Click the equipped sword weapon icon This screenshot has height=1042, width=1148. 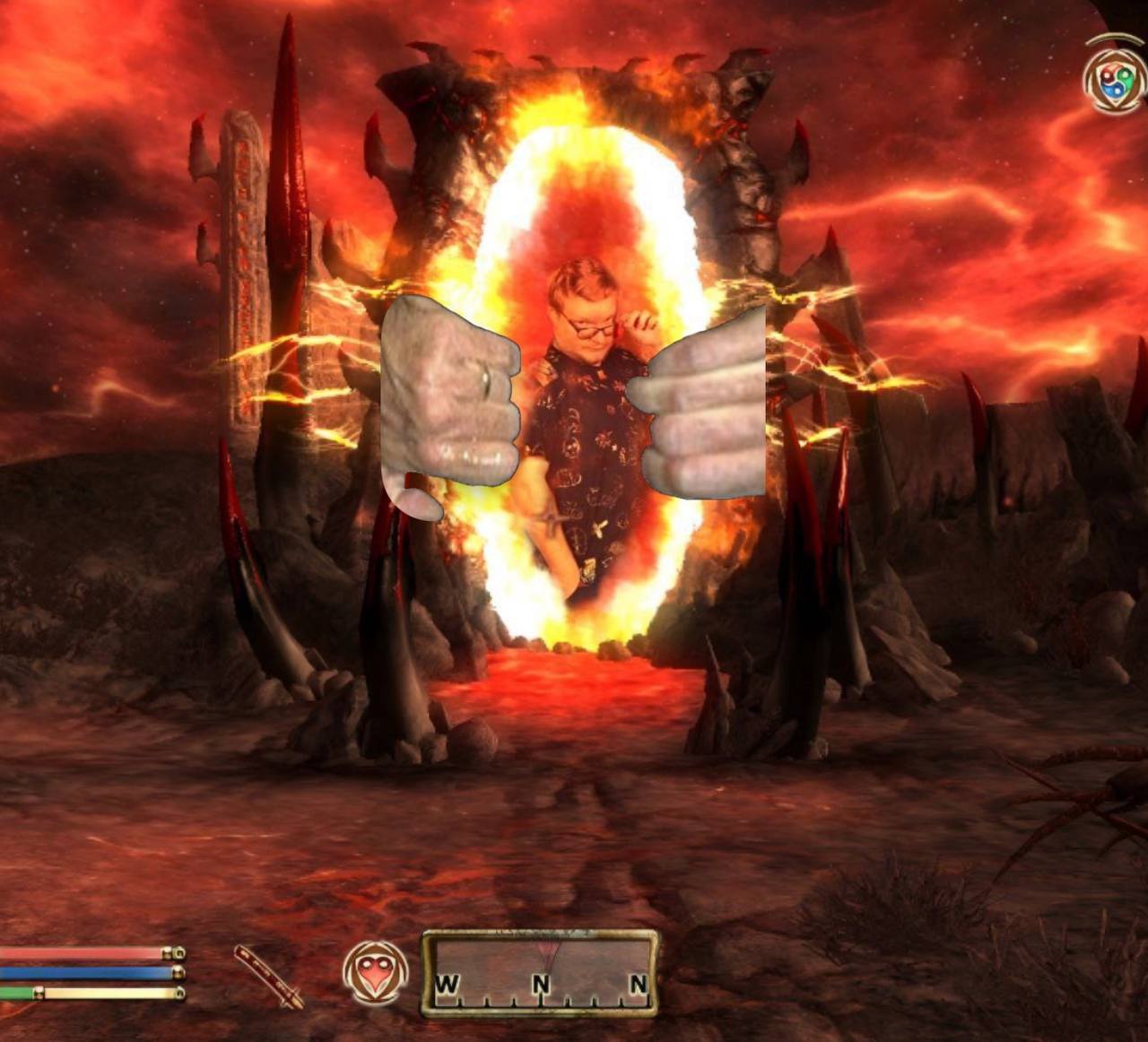[x=269, y=976]
